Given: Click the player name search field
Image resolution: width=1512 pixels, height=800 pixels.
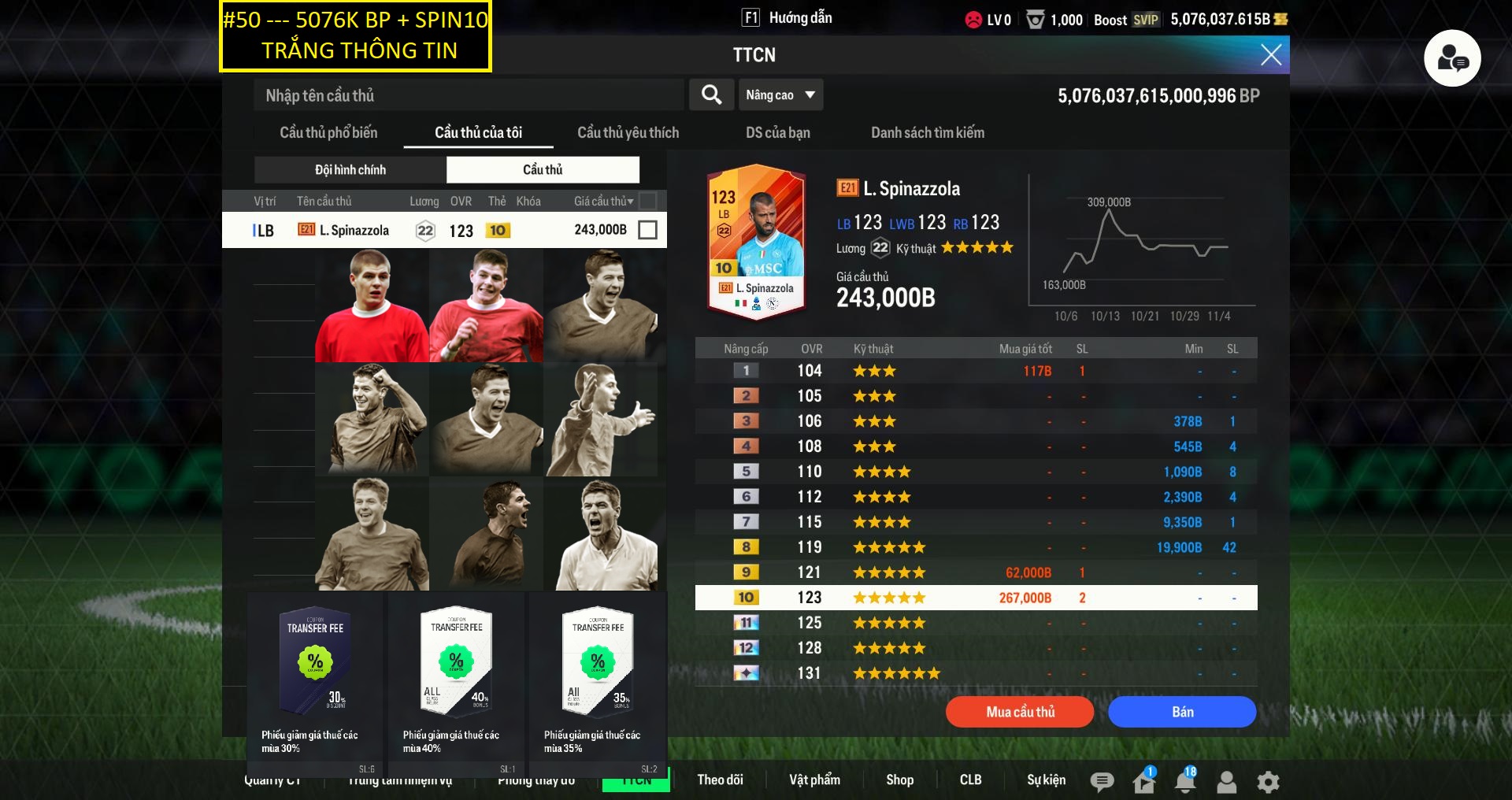Looking at the screenshot, I should click(x=469, y=95).
